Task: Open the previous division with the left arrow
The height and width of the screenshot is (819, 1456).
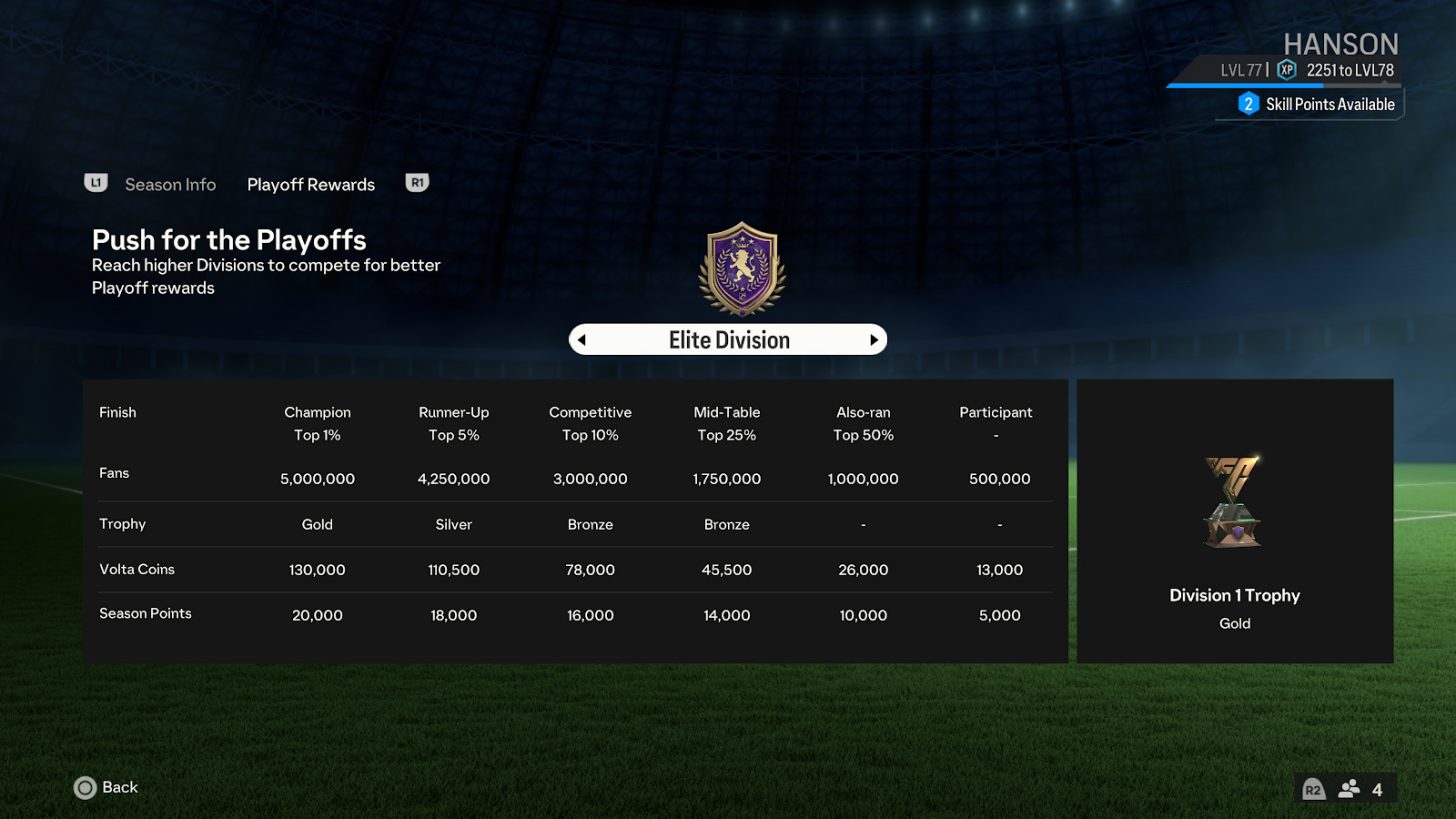Action: coord(583,339)
